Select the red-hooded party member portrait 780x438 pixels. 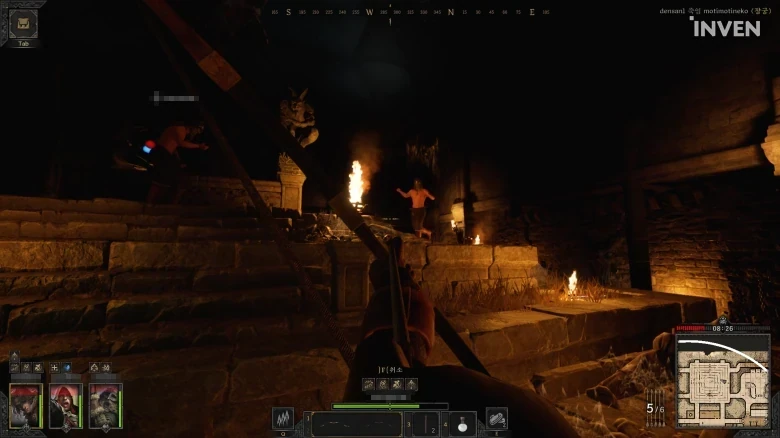(x=65, y=405)
